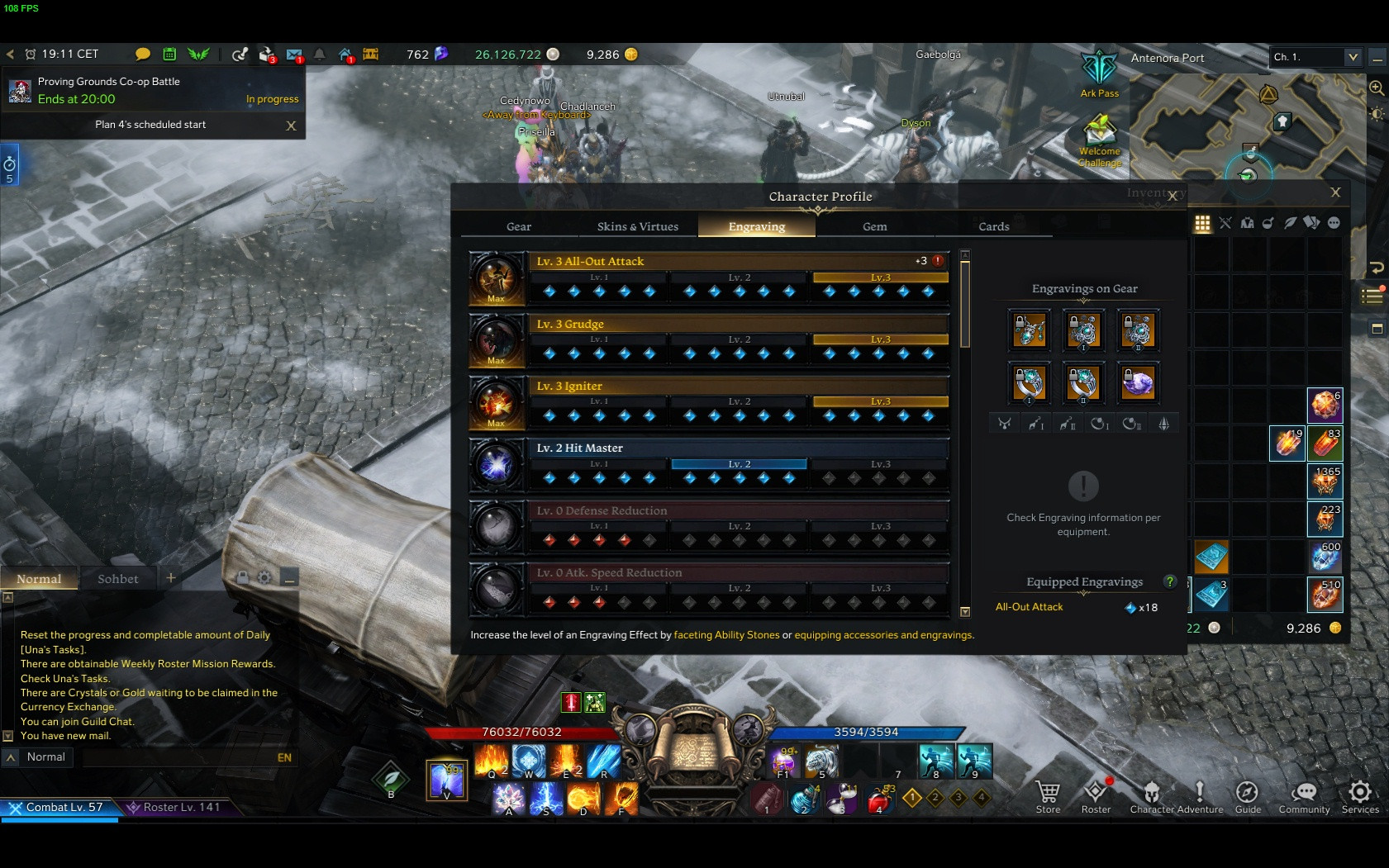This screenshot has height=868, width=1389.
Task: Select the Gem tab
Action: tap(874, 226)
